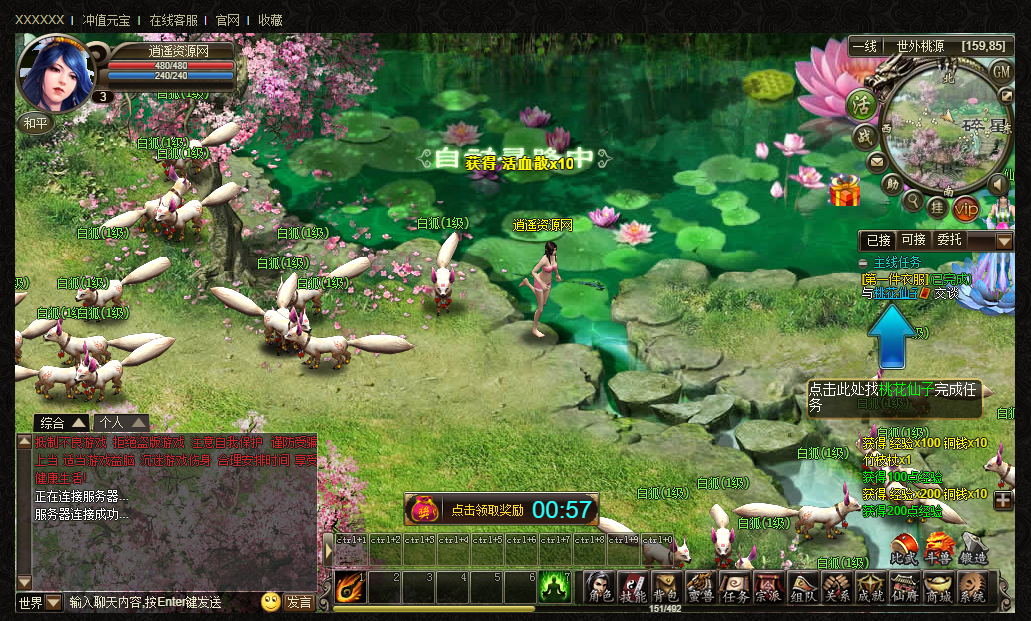Open the GM button near the minimap
Image resolution: width=1031 pixels, height=621 pixels.
pos(1001,72)
